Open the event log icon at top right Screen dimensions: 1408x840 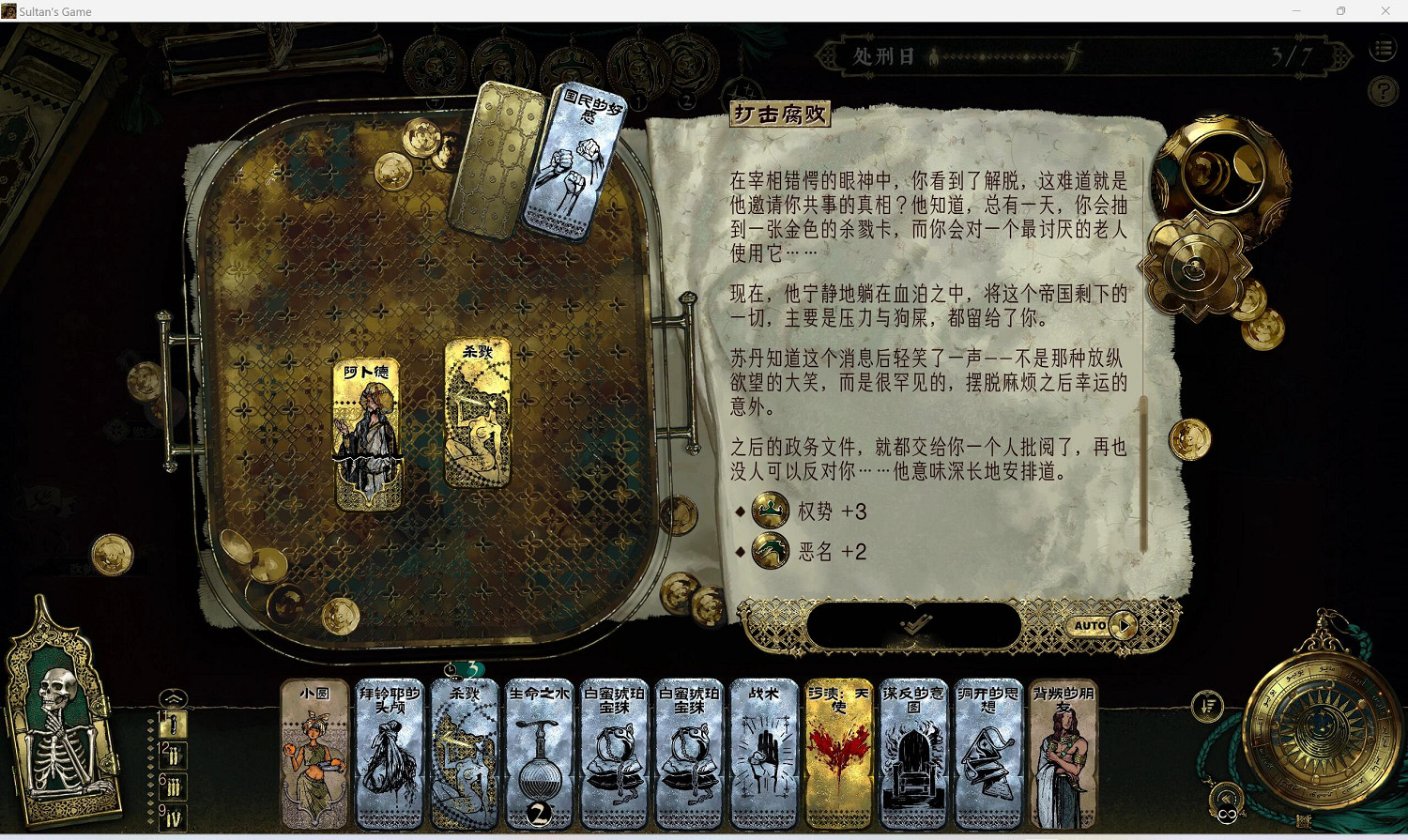click(x=1383, y=49)
